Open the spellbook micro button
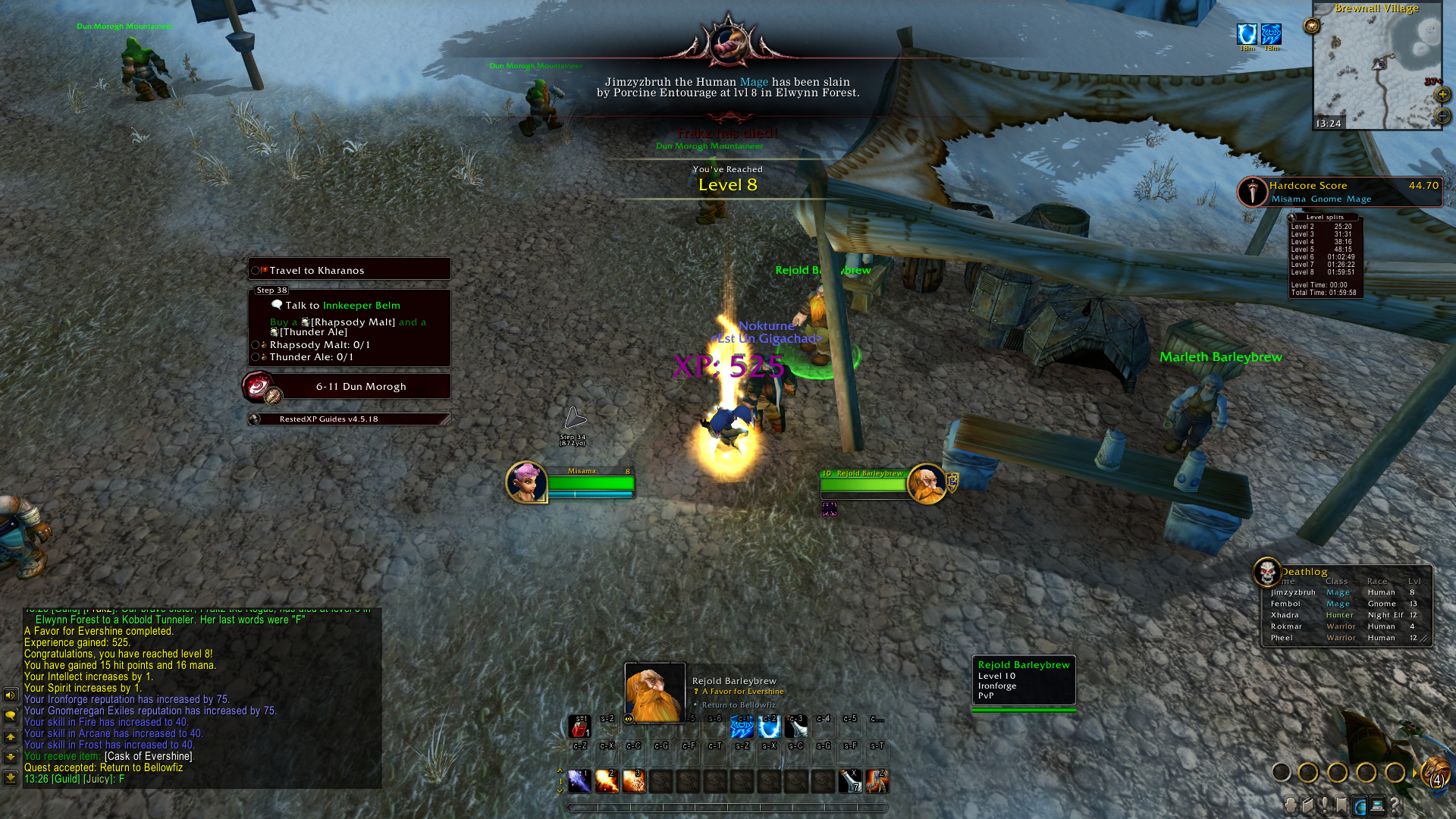Image resolution: width=1456 pixels, height=819 pixels. pyautogui.click(x=1308, y=805)
